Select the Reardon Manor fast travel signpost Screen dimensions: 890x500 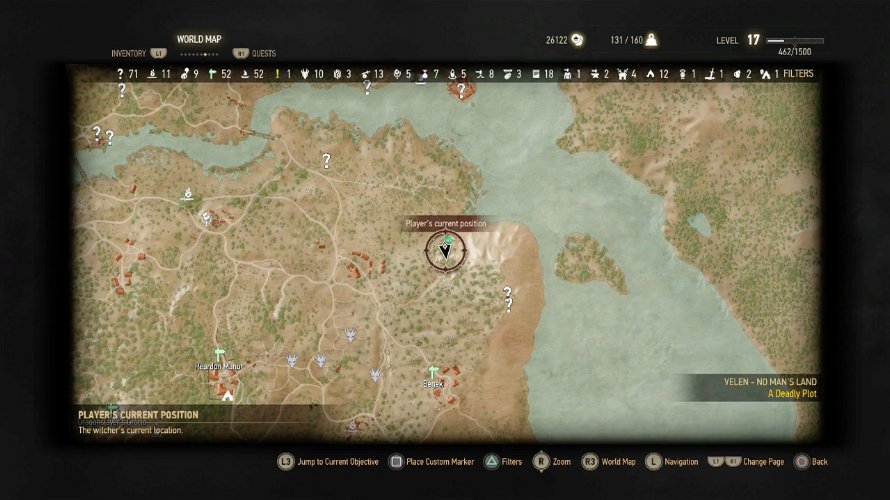[x=219, y=354]
